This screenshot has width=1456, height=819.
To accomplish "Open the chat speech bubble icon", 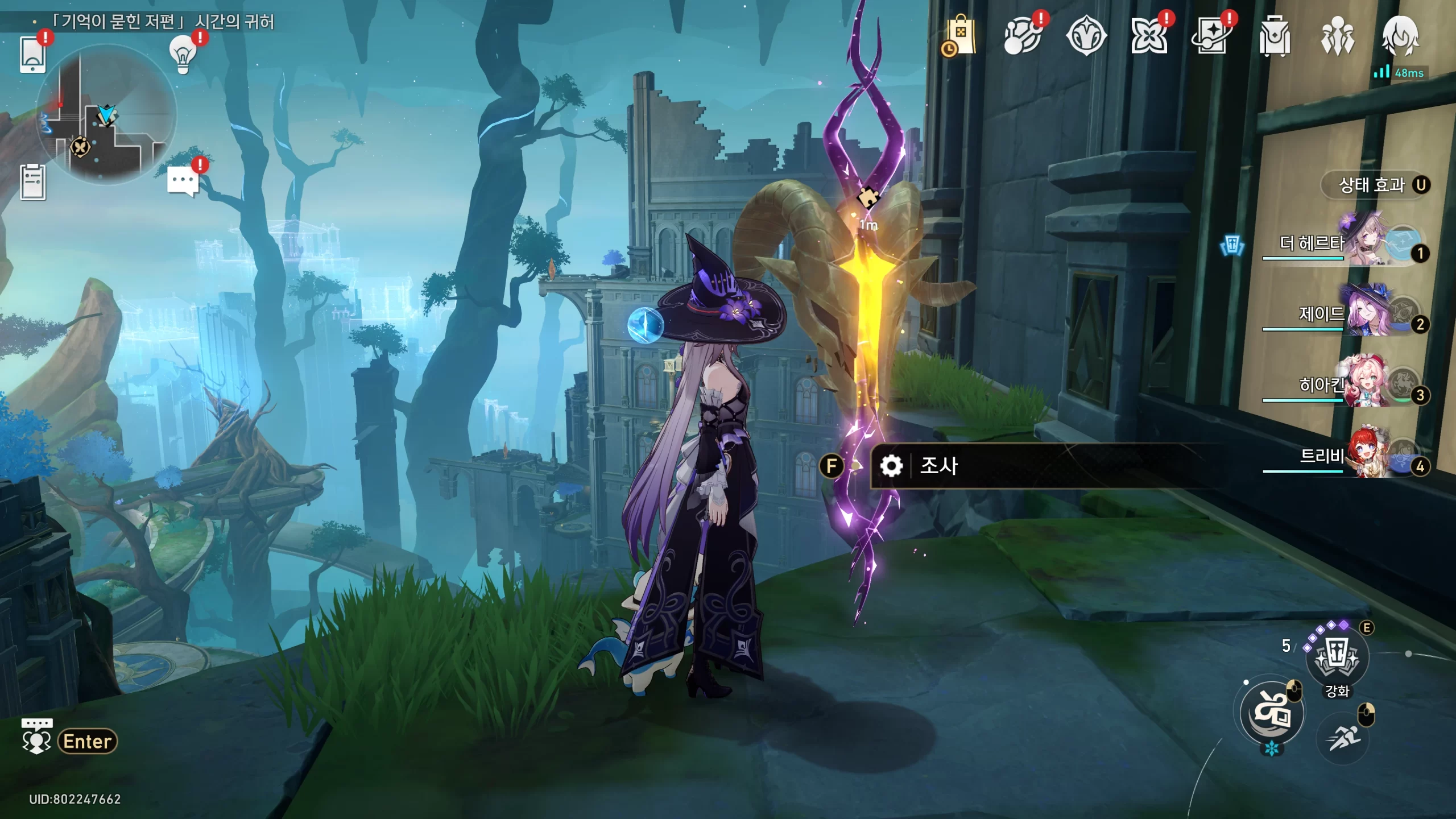I will pos(183,182).
